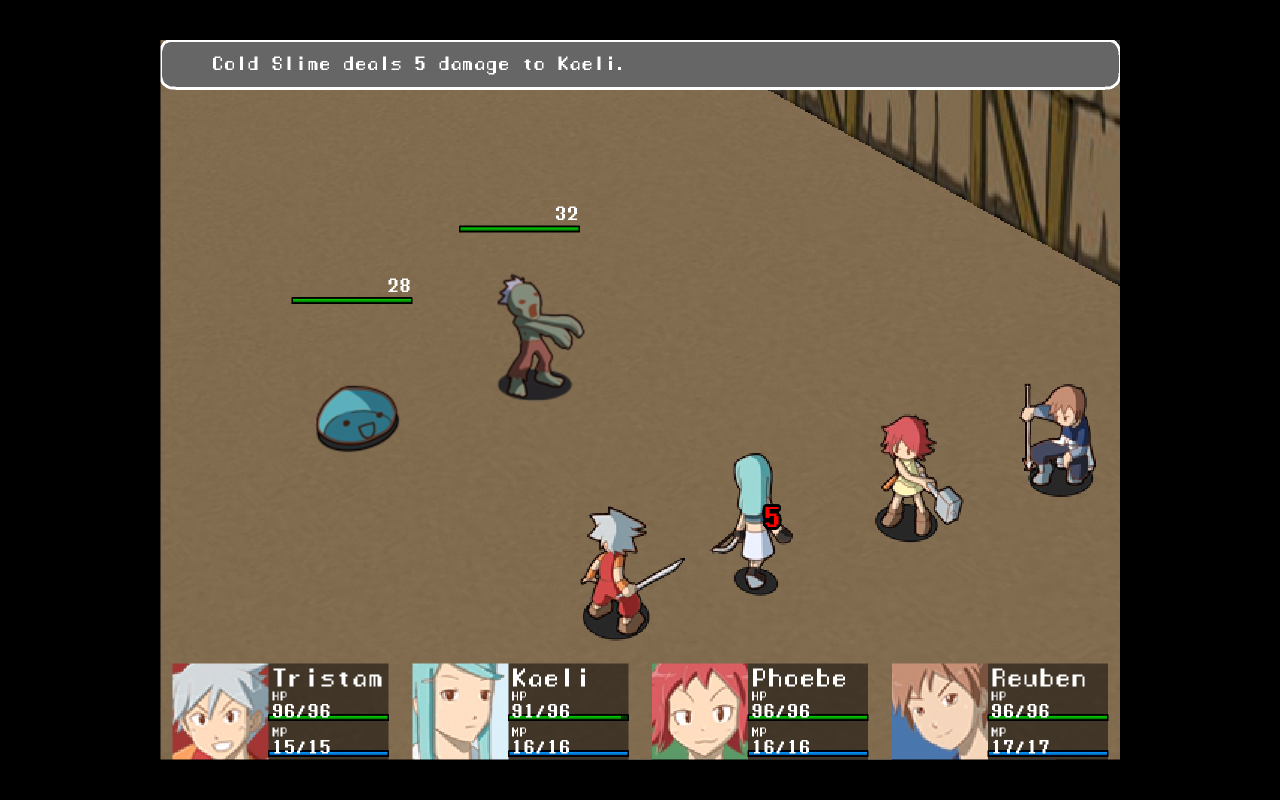
Task: Choose Kaeli's portrait in the party bar
Action: point(460,711)
